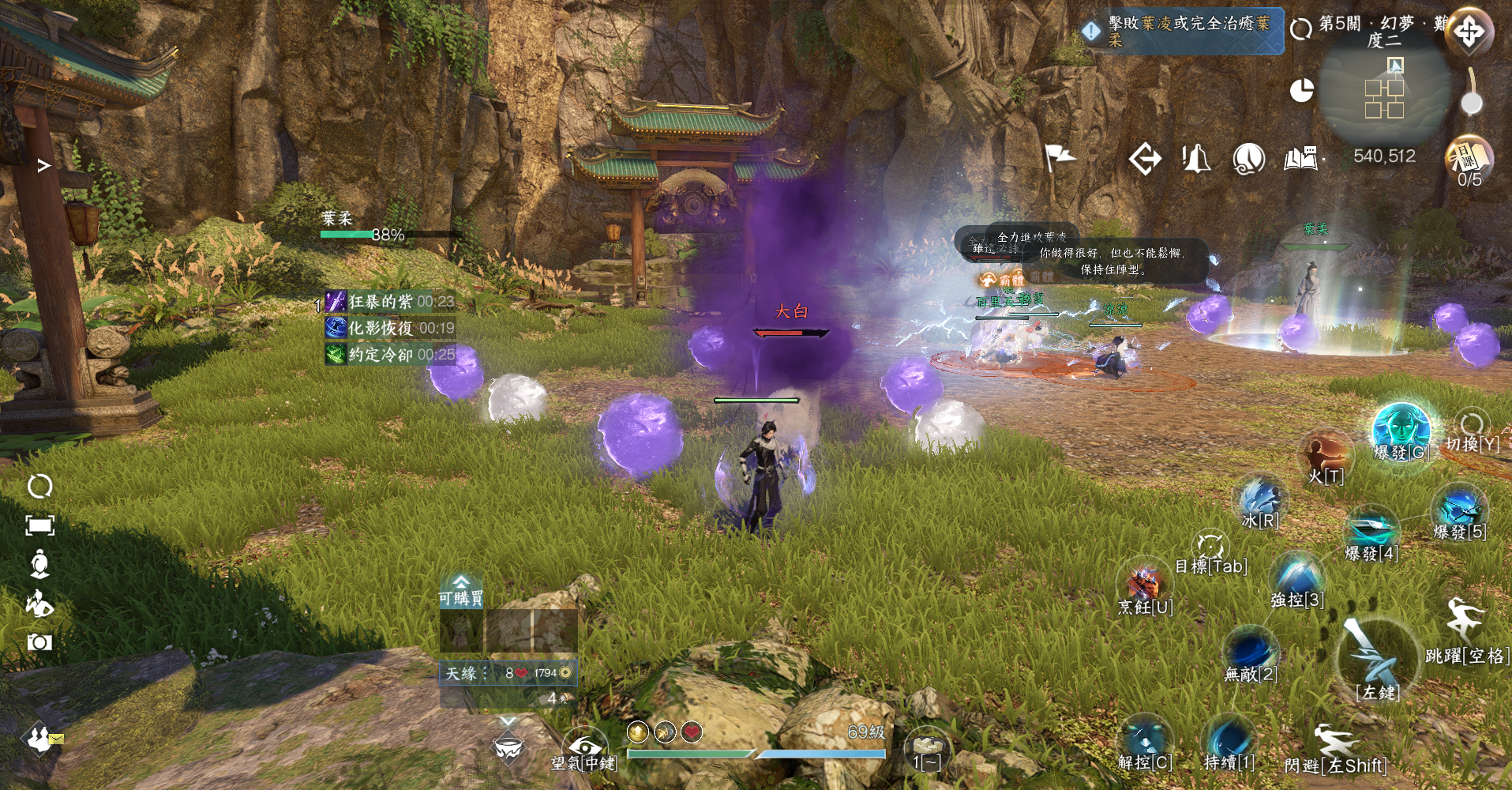Open the camera screenshot icon

click(x=39, y=642)
